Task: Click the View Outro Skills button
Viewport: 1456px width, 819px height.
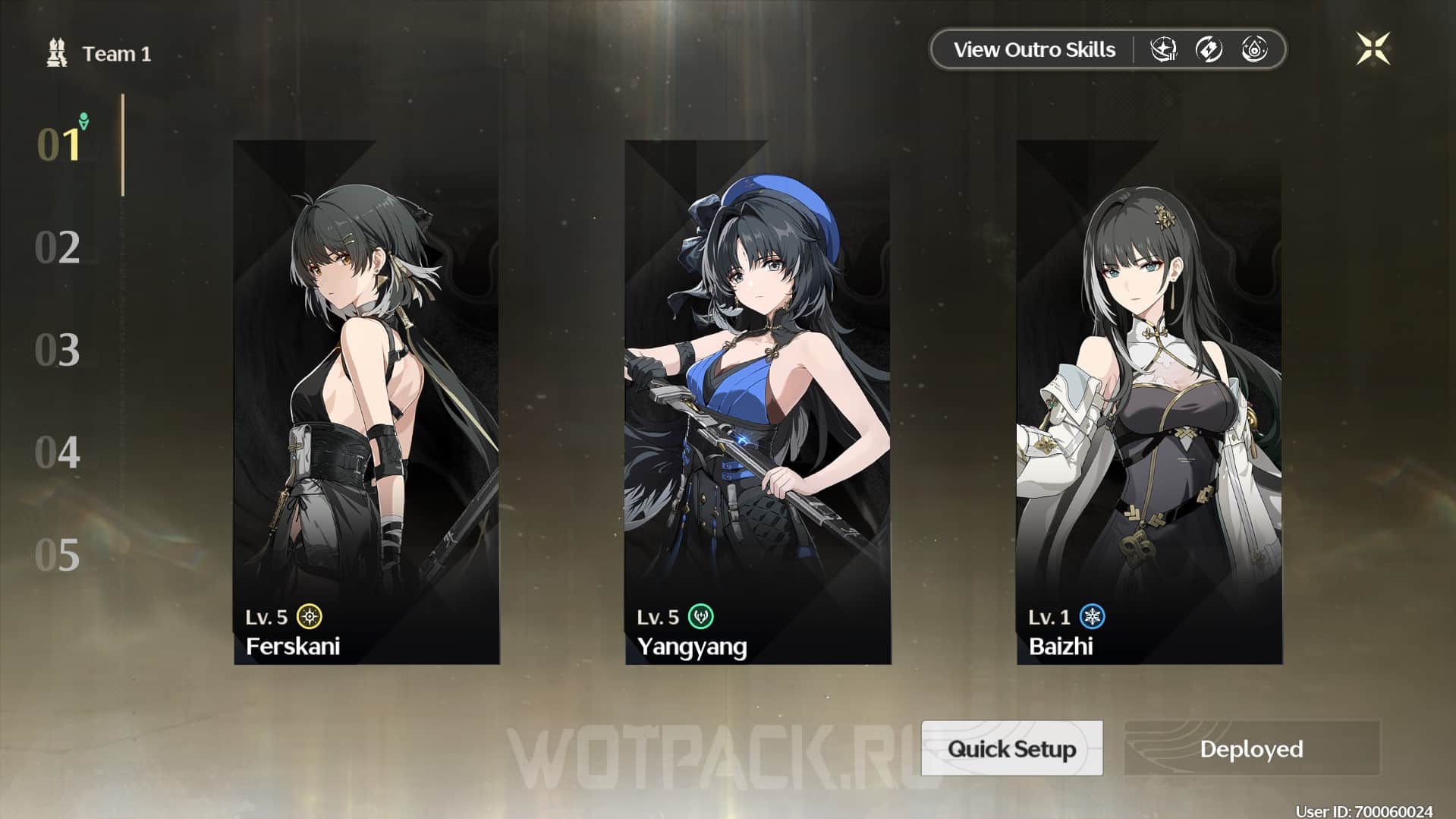Action: pos(1033,50)
